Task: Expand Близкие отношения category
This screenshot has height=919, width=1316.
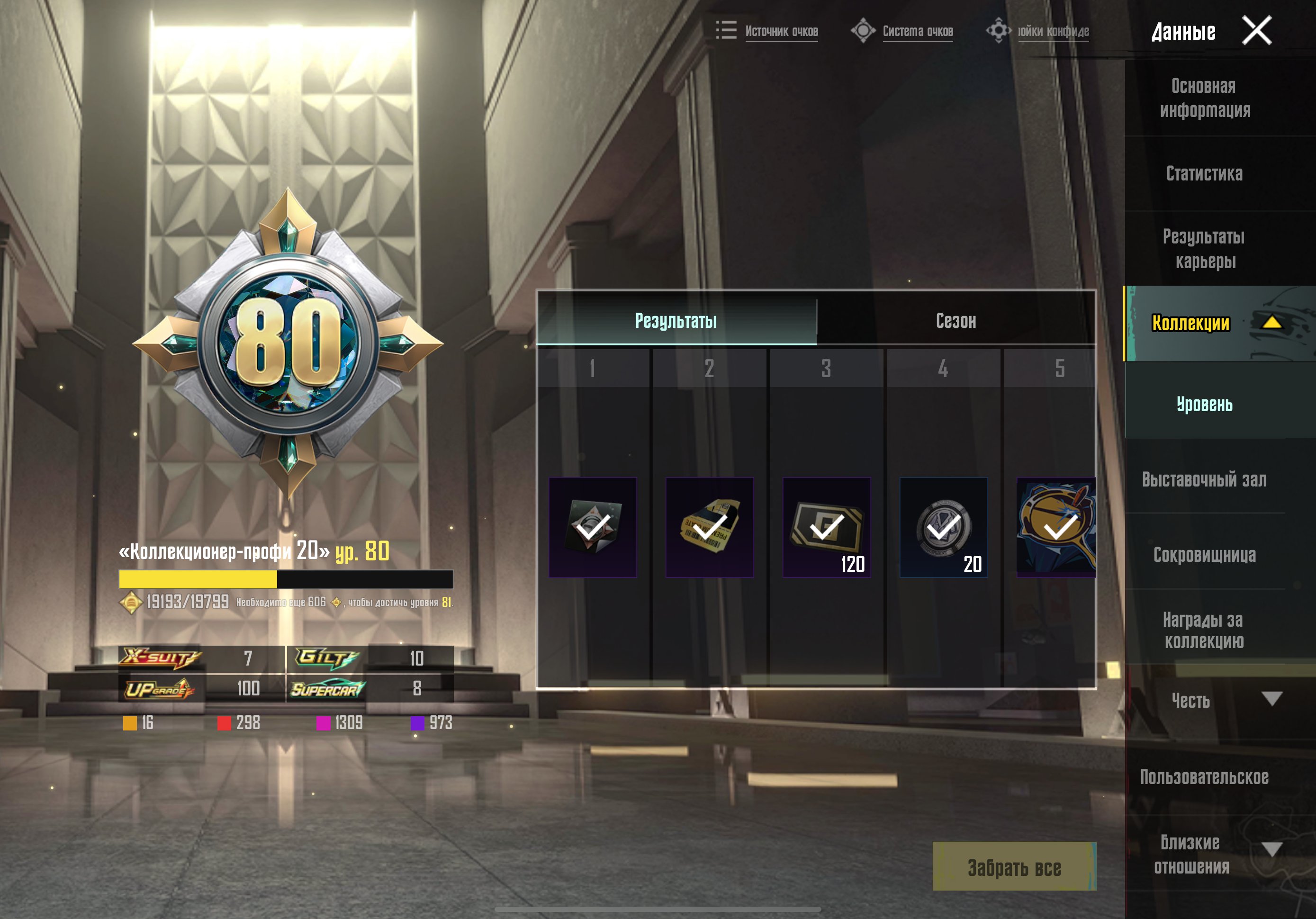Action: pos(1271,849)
